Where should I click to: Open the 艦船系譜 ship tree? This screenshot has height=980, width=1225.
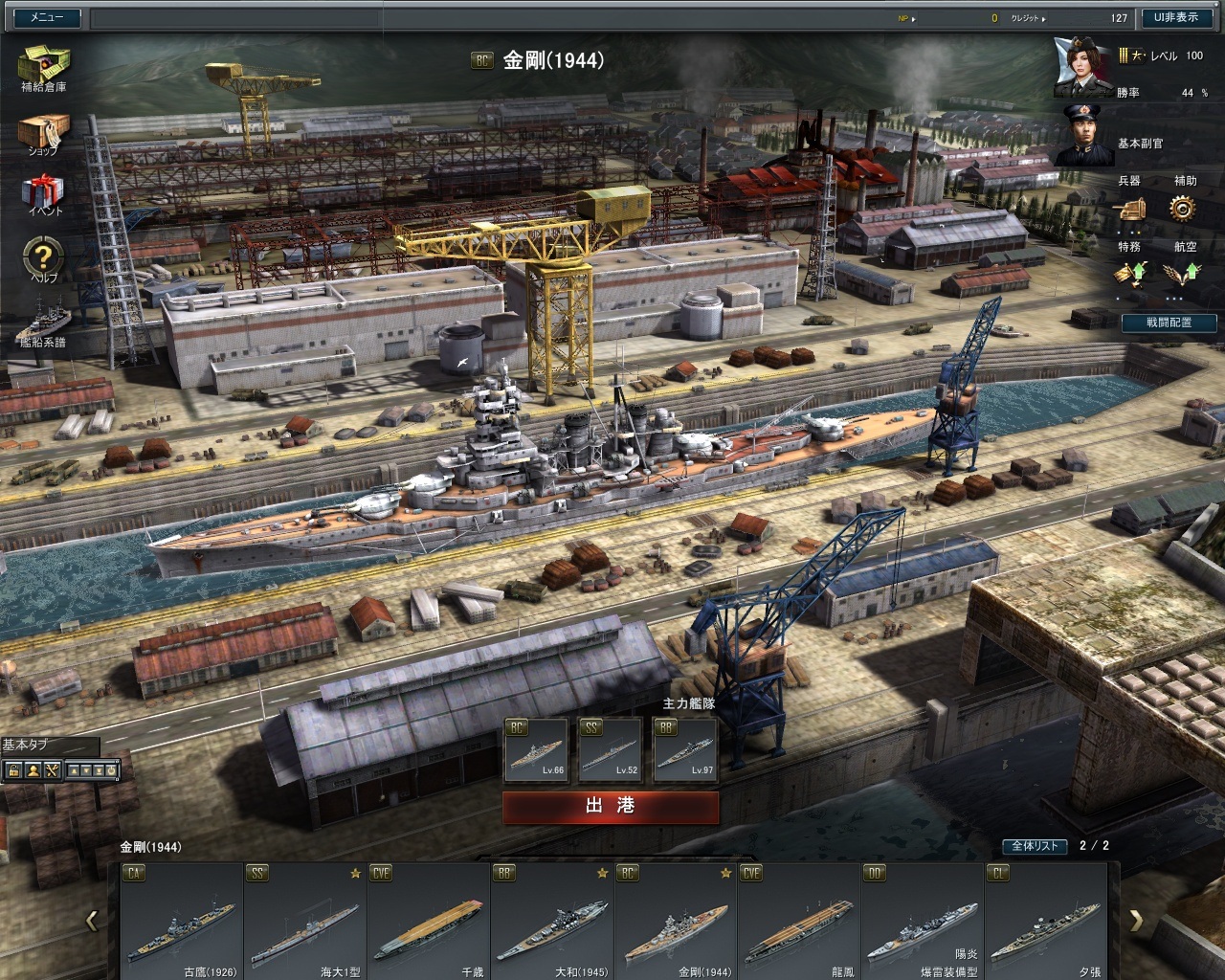tap(44, 323)
